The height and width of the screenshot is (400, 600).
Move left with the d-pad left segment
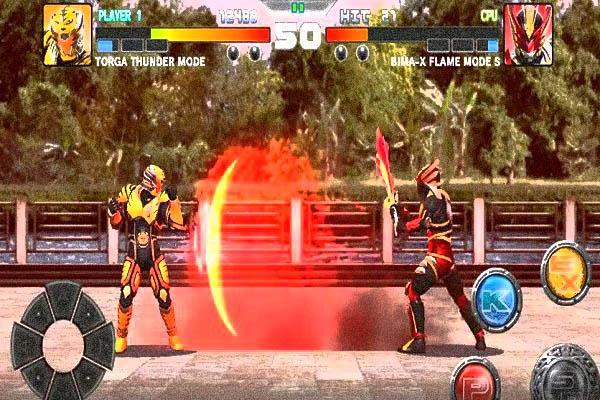point(24,345)
